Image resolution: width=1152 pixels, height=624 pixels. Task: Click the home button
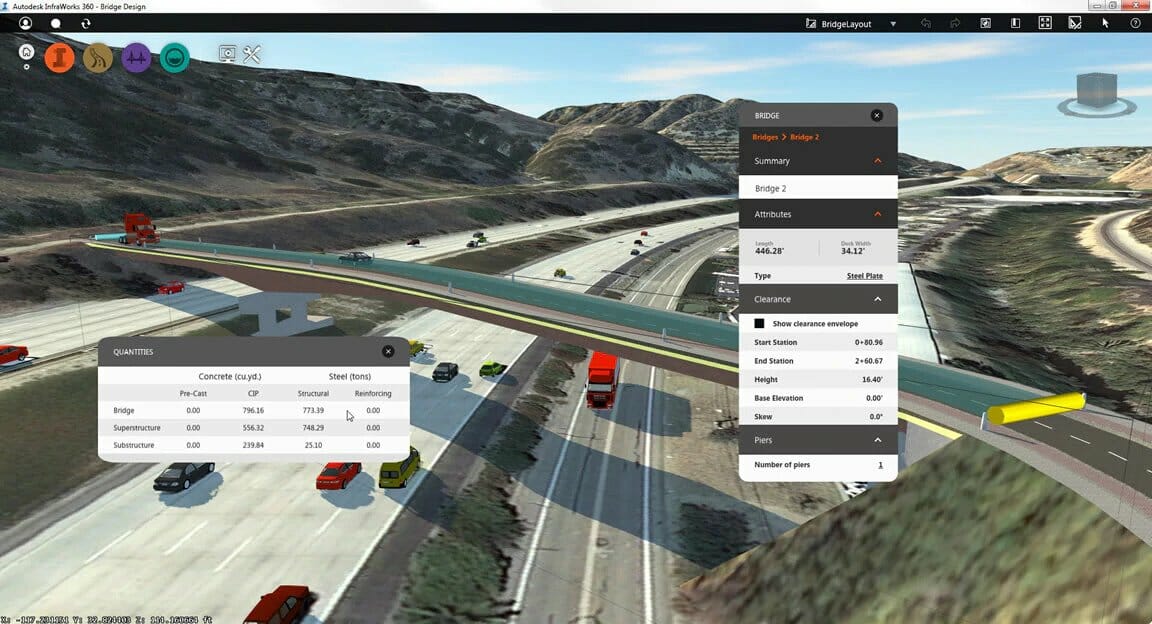tap(26, 52)
